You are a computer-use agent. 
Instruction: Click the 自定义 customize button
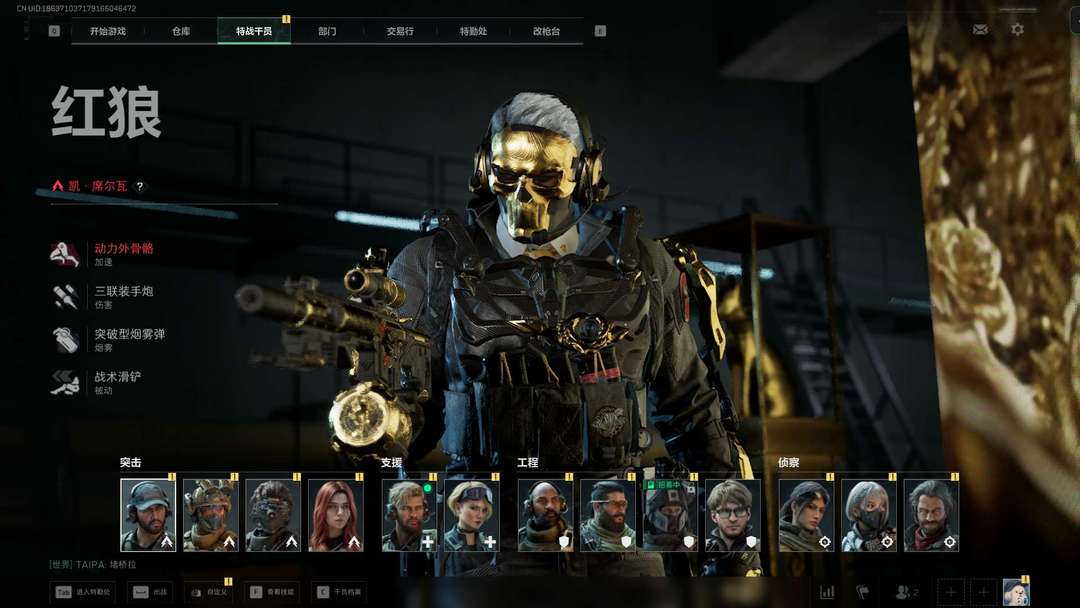208,592
